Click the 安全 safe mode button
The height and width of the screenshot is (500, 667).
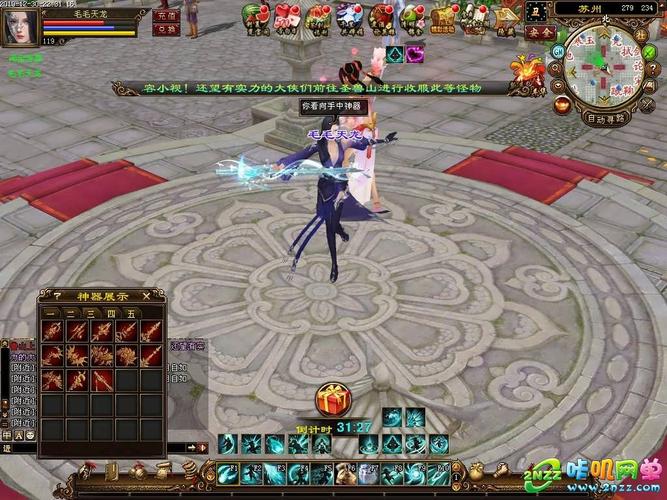tap(542, 32)
